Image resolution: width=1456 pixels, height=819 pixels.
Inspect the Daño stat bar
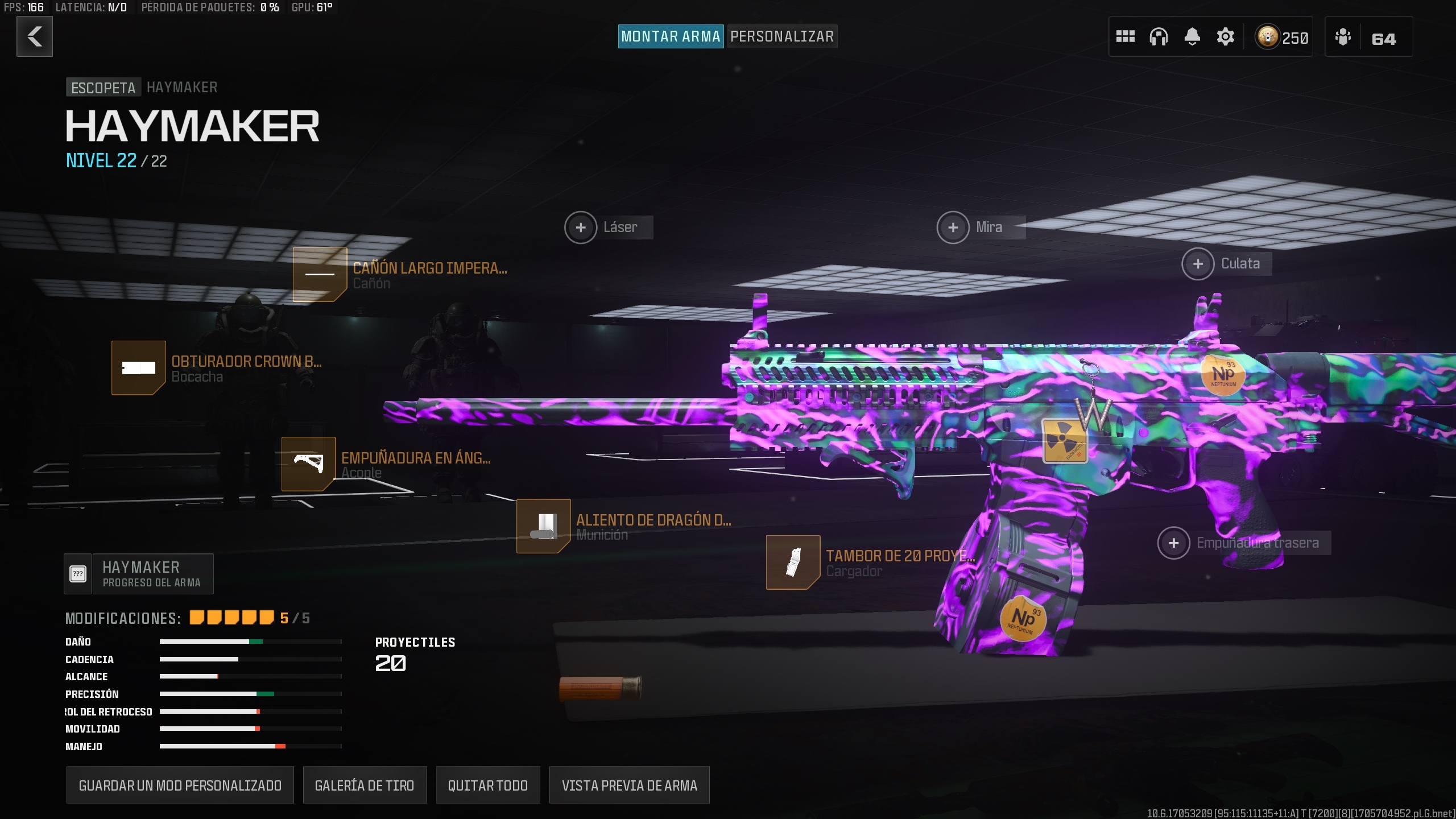pos(250,642)
